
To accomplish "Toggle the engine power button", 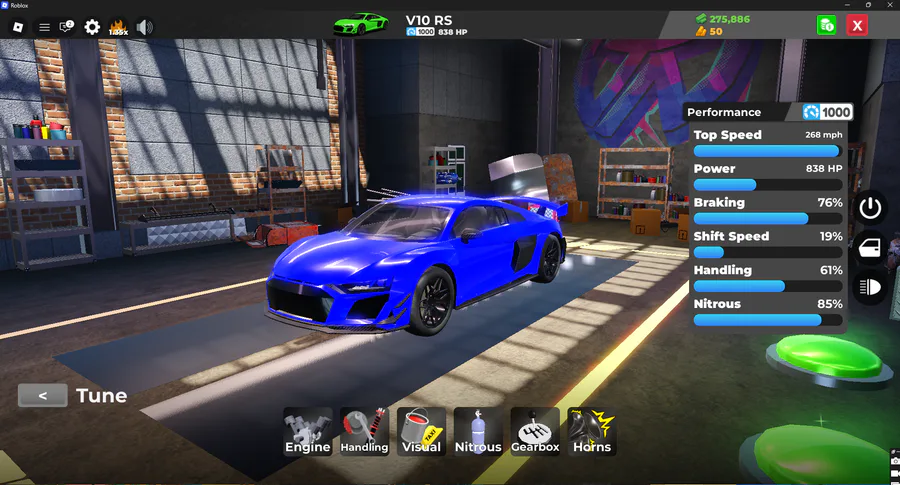I will [x=870, y=208].
